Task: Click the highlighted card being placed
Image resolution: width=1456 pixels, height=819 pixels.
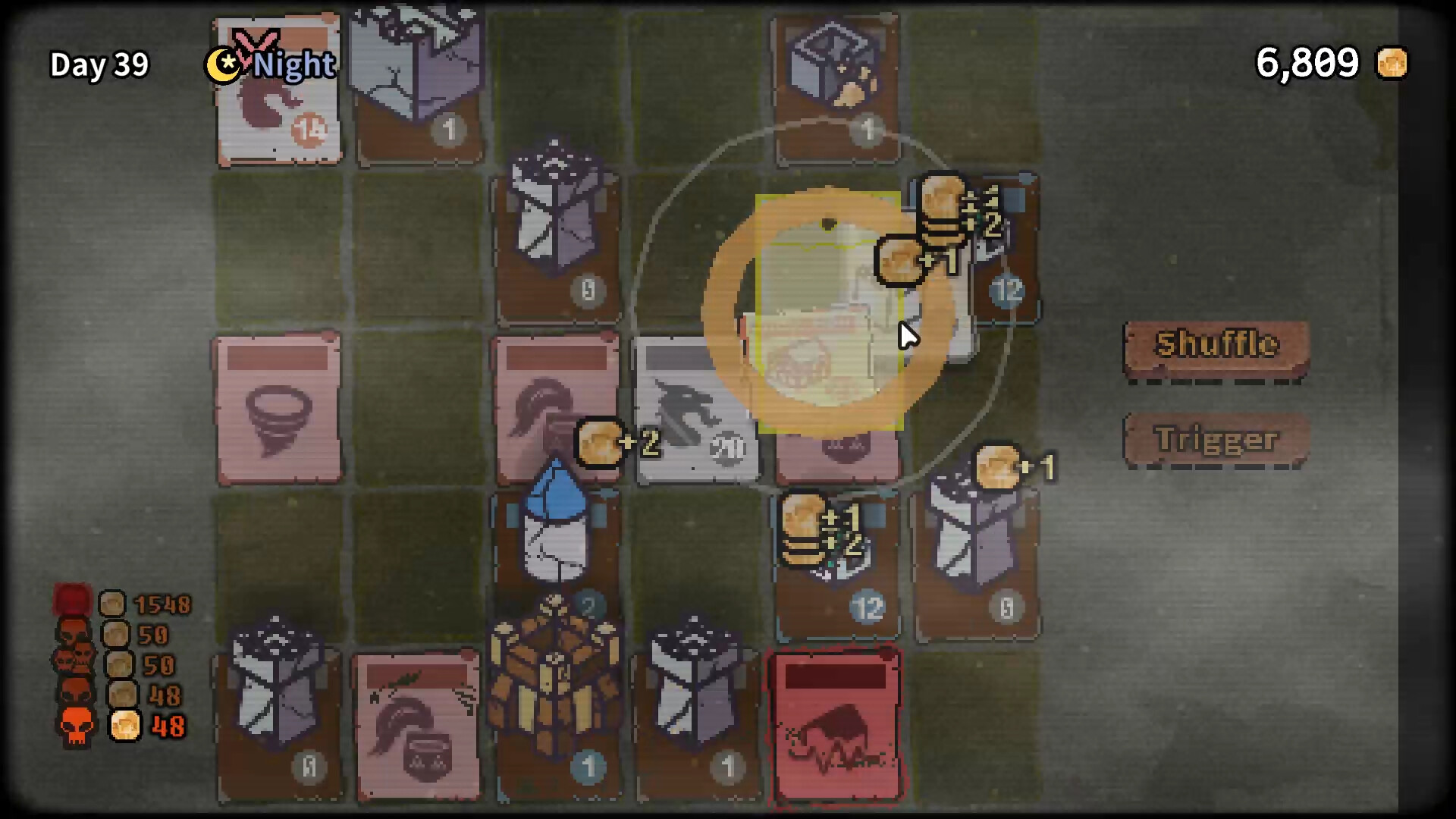Action: click(x=830, y=311)
